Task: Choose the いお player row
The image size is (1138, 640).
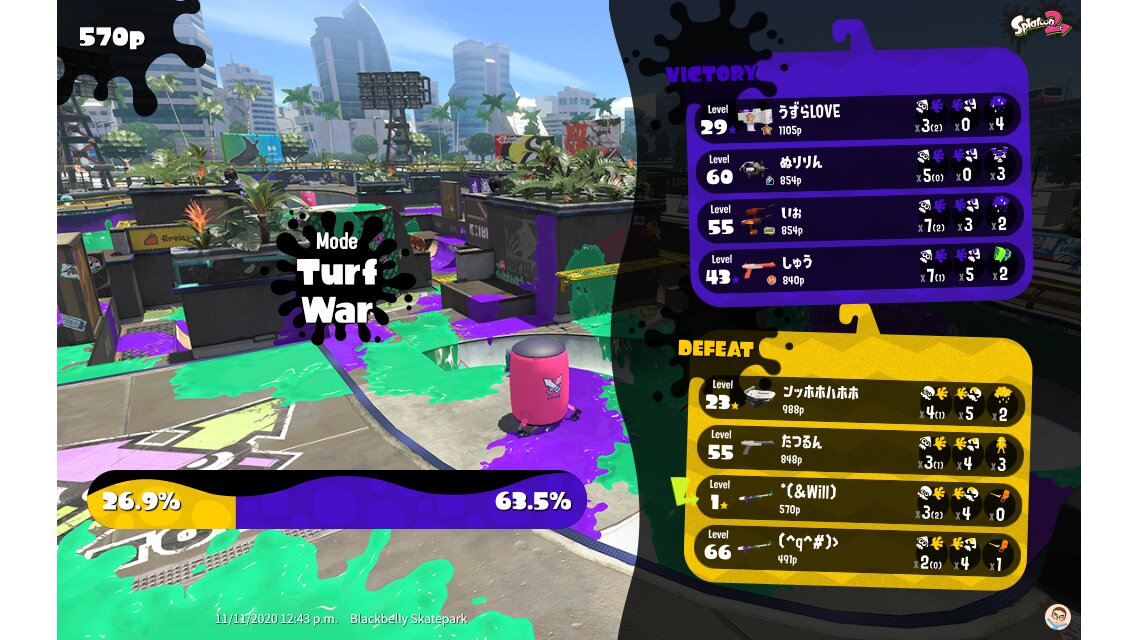Action: tap(857, 218)
